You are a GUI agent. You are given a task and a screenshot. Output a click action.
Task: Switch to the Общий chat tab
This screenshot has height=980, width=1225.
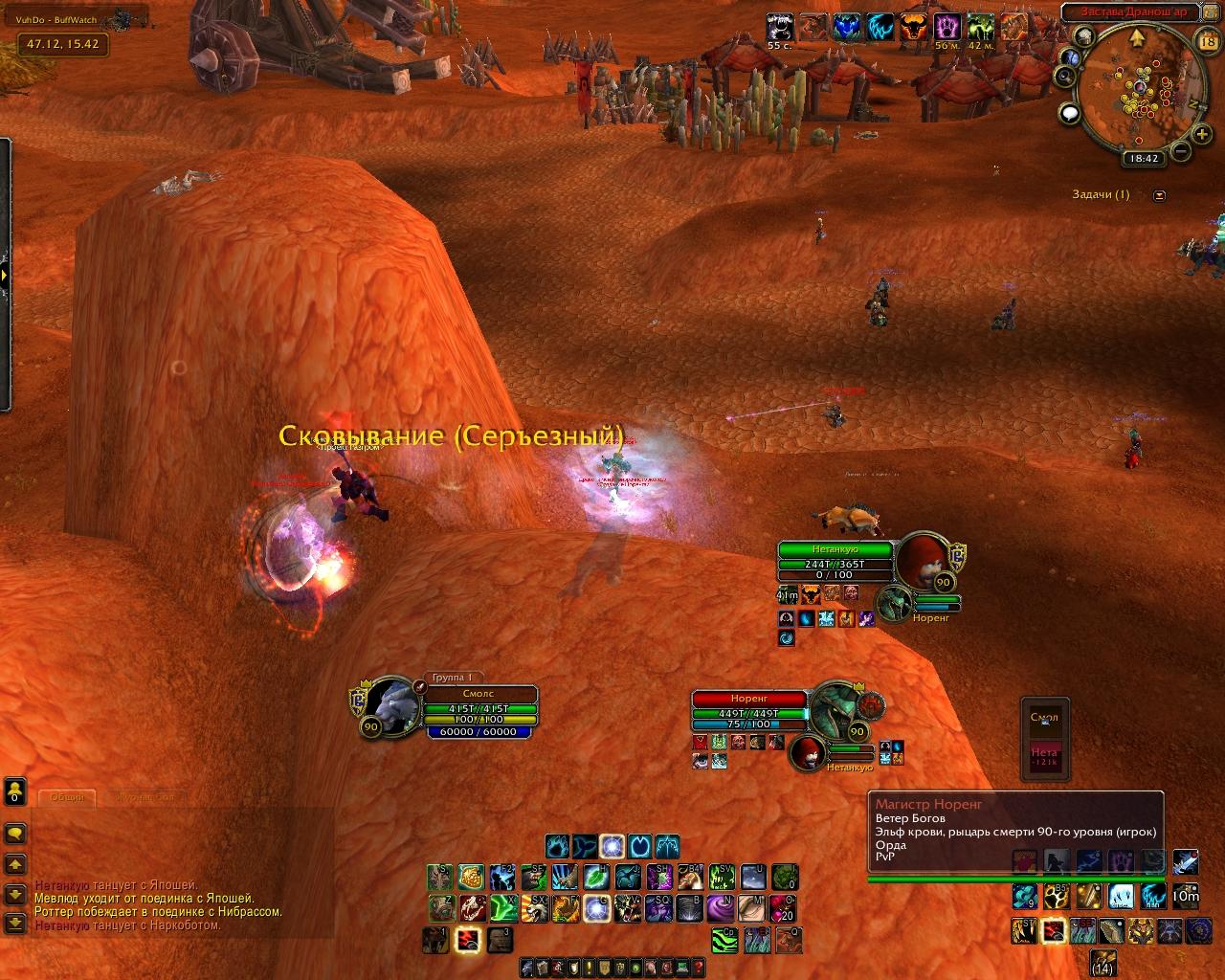tap(67, 797)
